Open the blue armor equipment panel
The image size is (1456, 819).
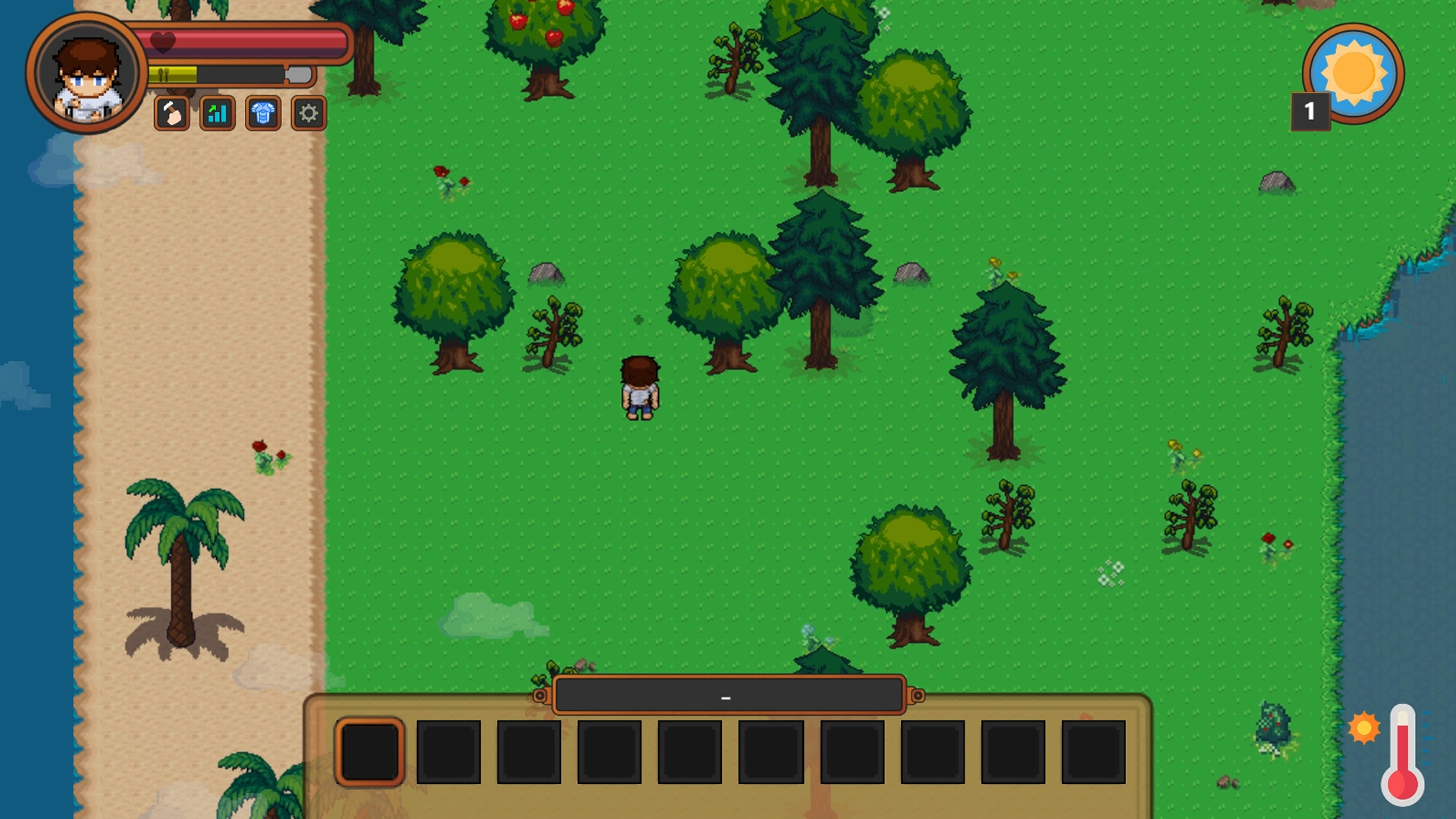pos(262,115)
